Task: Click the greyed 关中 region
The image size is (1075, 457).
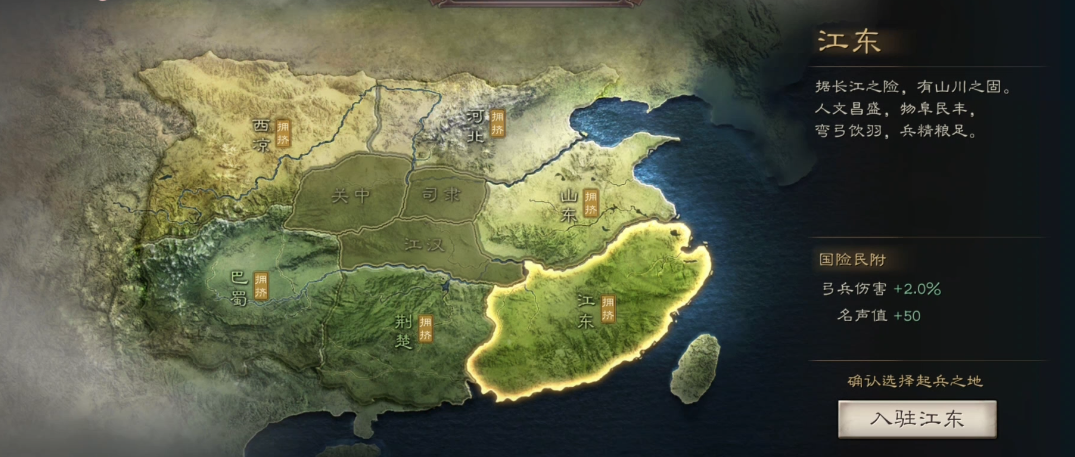Action: (349, 195)
